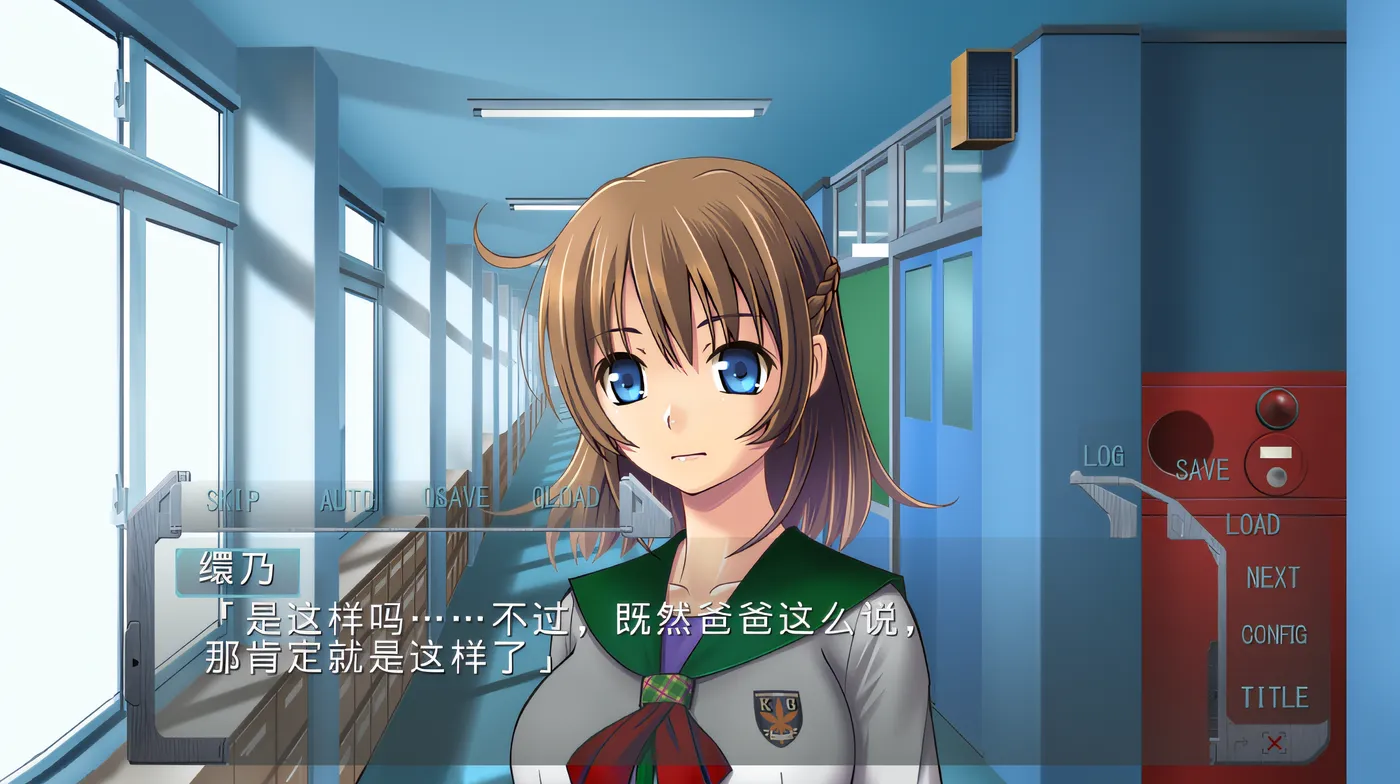Click the arrow icon beside the red X

click(1240, 743)
